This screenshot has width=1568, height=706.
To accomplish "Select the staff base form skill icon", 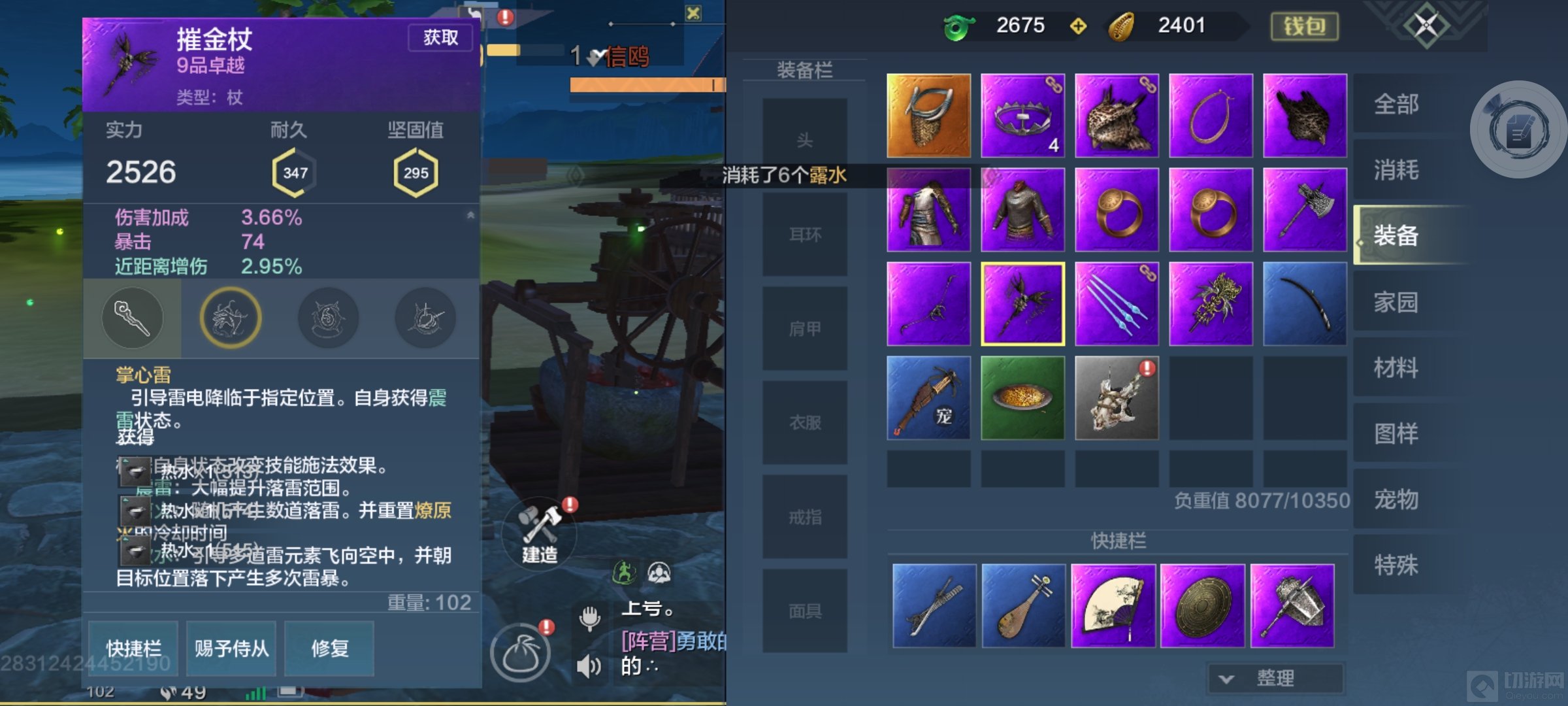I will [x=133, y=318].
